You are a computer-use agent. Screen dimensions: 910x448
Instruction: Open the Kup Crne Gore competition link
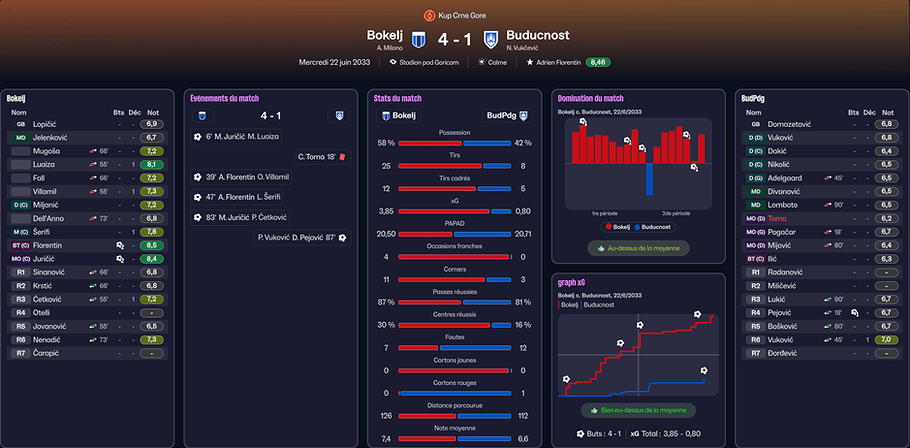pos(461,15)
